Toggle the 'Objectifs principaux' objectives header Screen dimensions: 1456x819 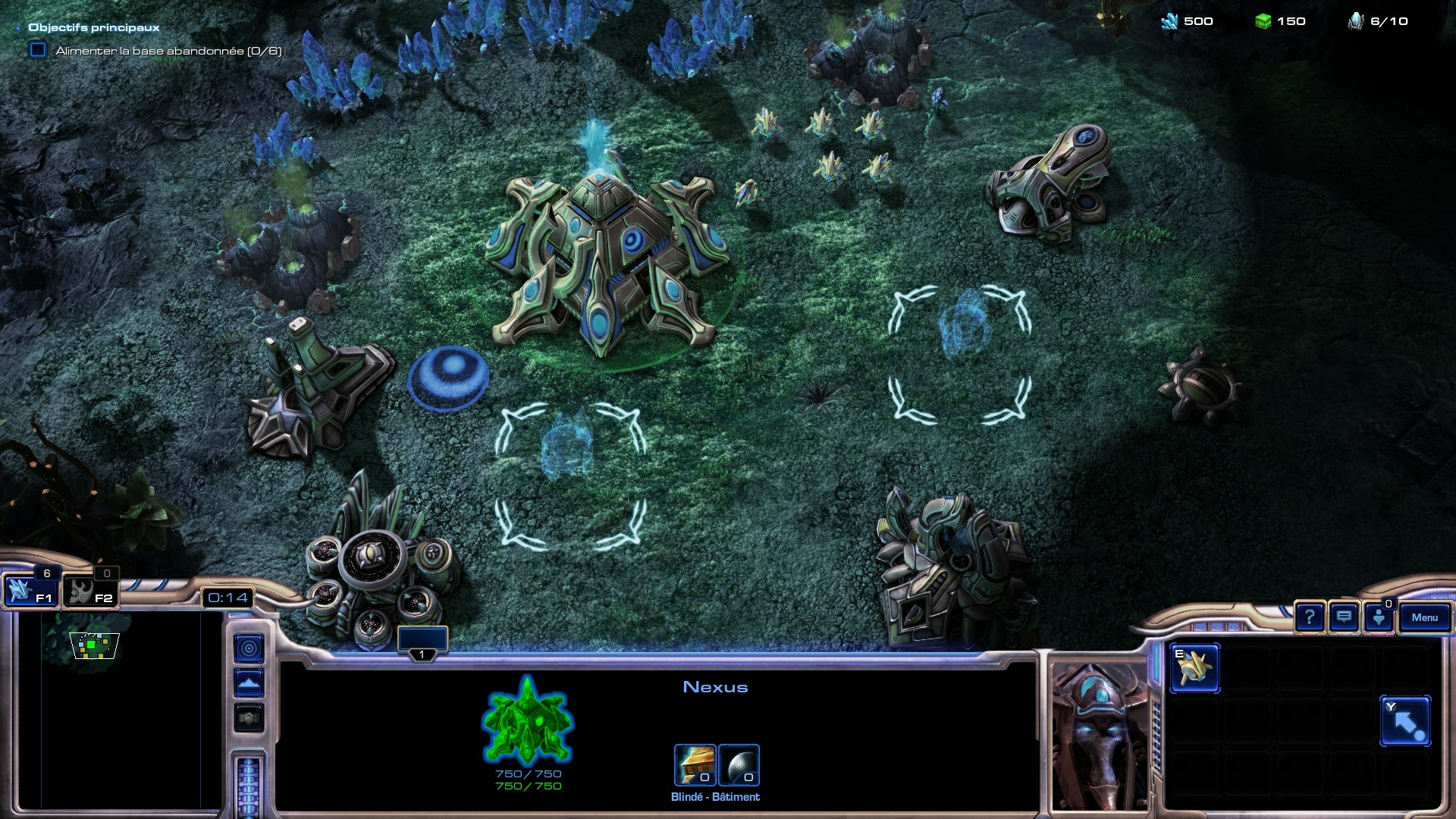93,27
